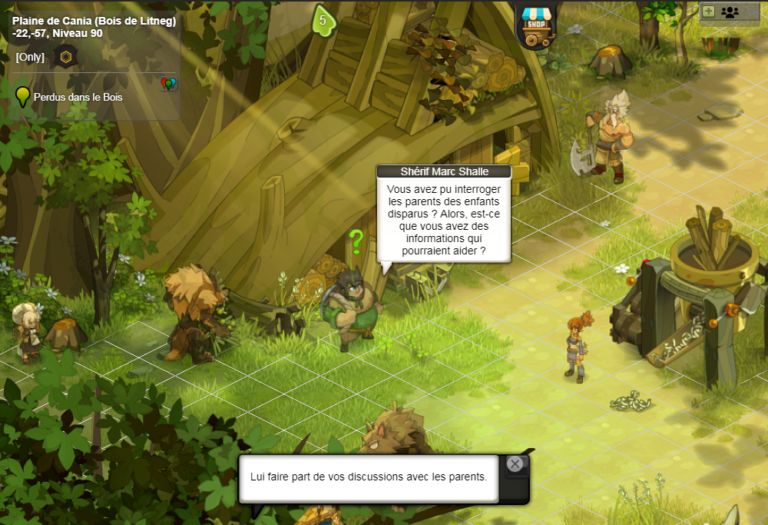This screenshot has width=768, height=525.
Task: Choose the reply about discussions with parents
Action: (368, 476)
